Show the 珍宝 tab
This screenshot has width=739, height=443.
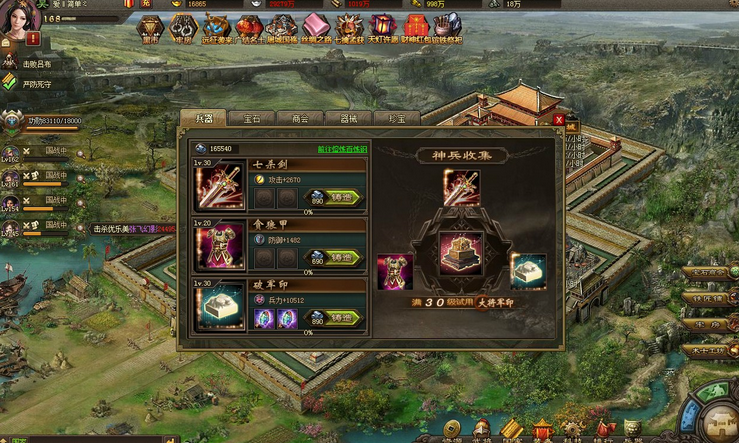[397, 118]
